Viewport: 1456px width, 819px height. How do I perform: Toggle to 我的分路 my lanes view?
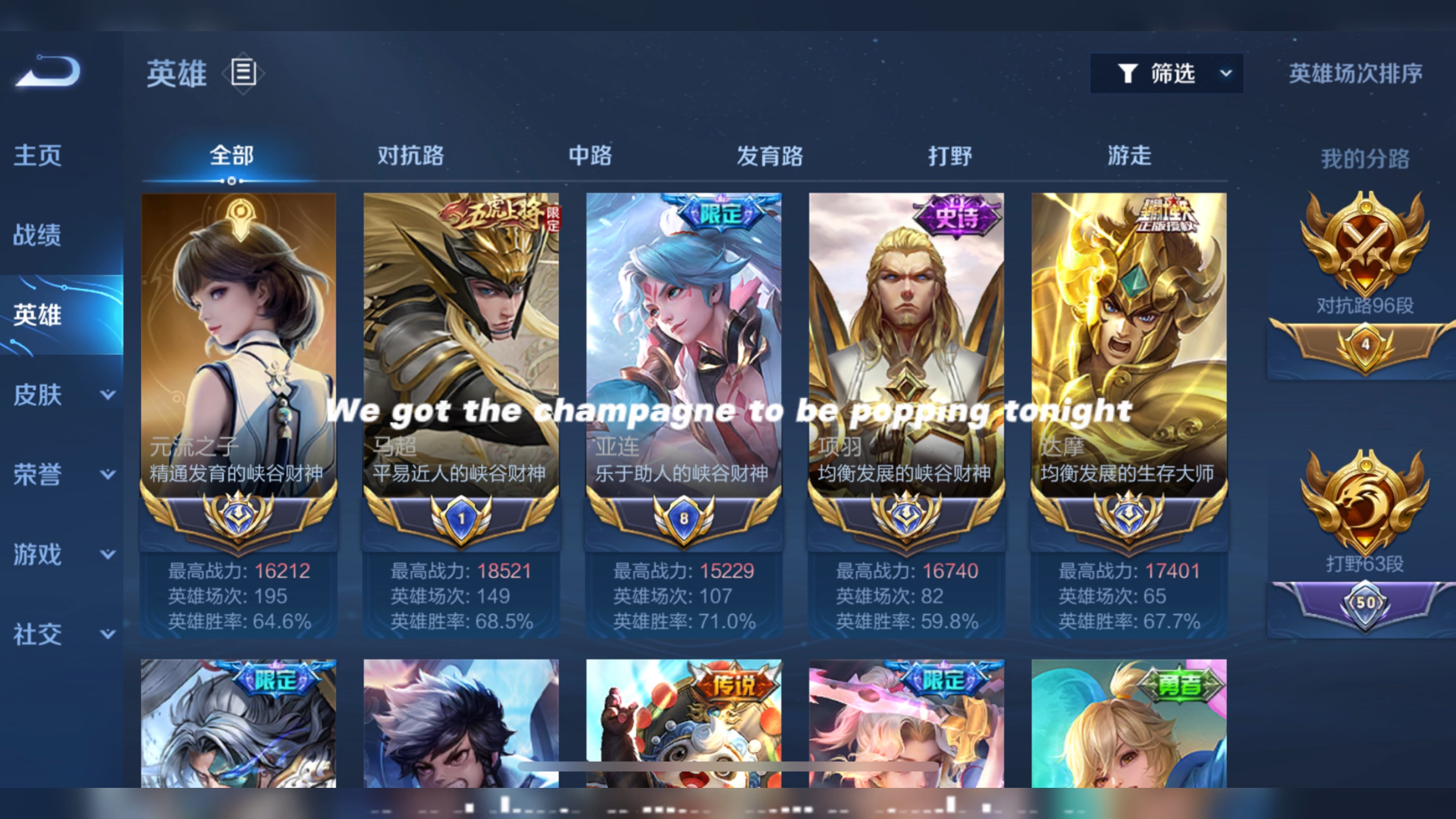tap(1365, 158)
